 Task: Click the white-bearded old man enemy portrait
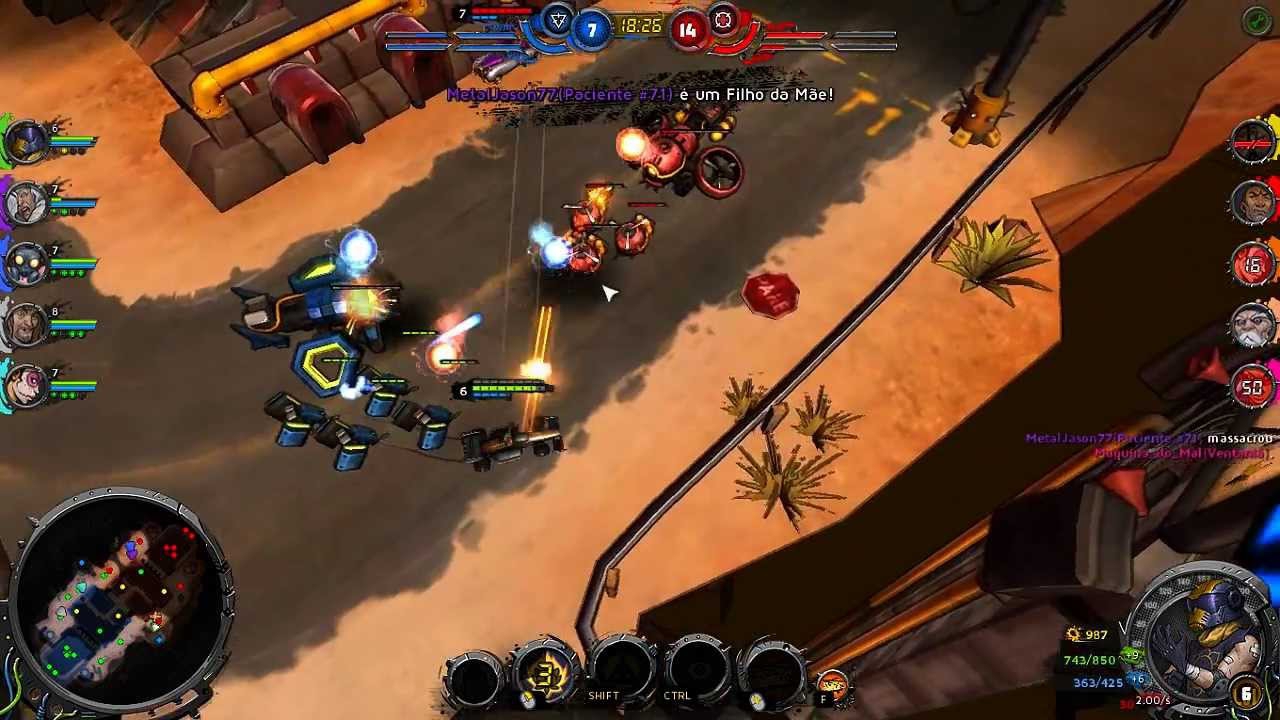coord(1254,327)
